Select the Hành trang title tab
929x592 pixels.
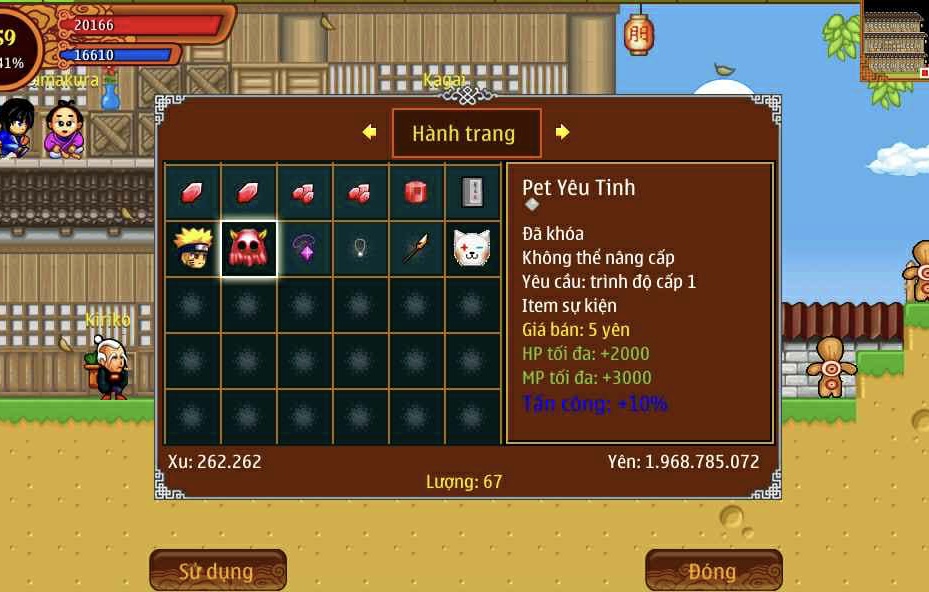(x=465, y=133)
